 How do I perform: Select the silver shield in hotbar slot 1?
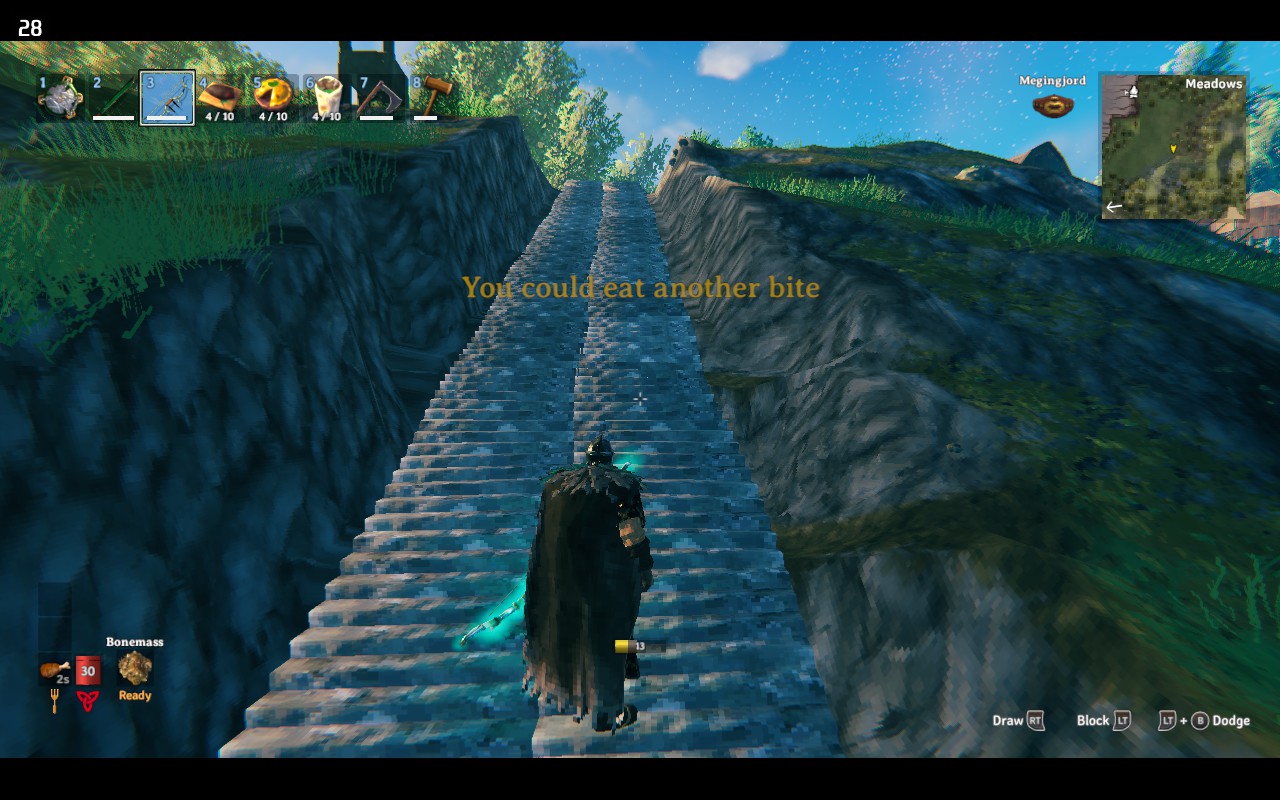pos(60,98)
